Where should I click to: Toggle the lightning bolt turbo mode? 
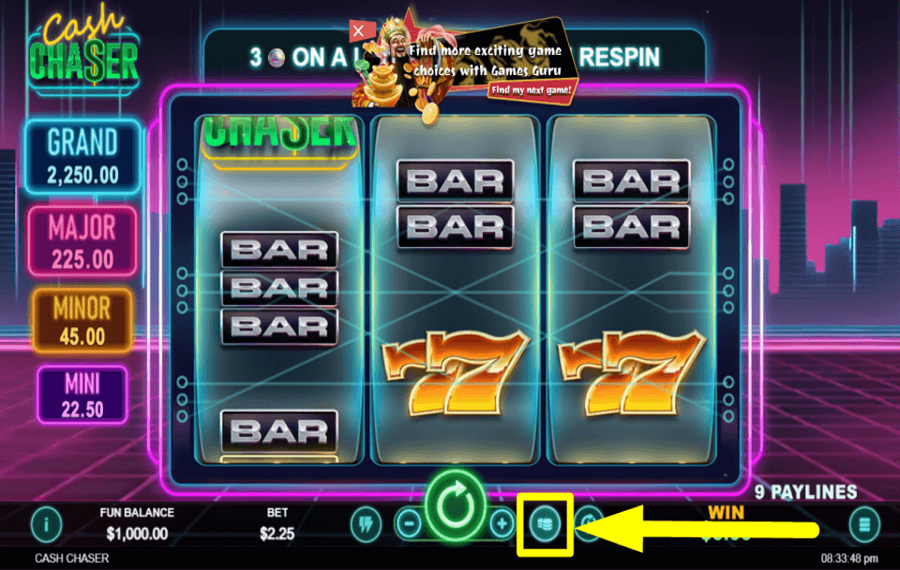(366, 523)
